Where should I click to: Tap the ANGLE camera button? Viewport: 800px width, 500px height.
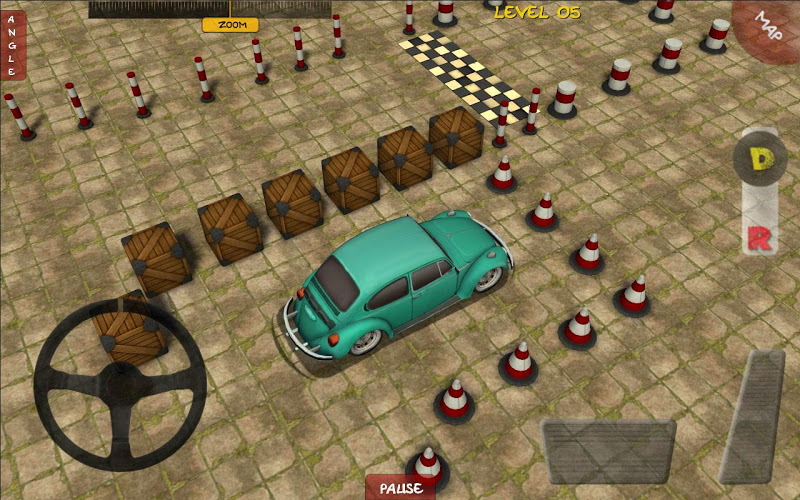pyautogui.click(x=13, y=45)
